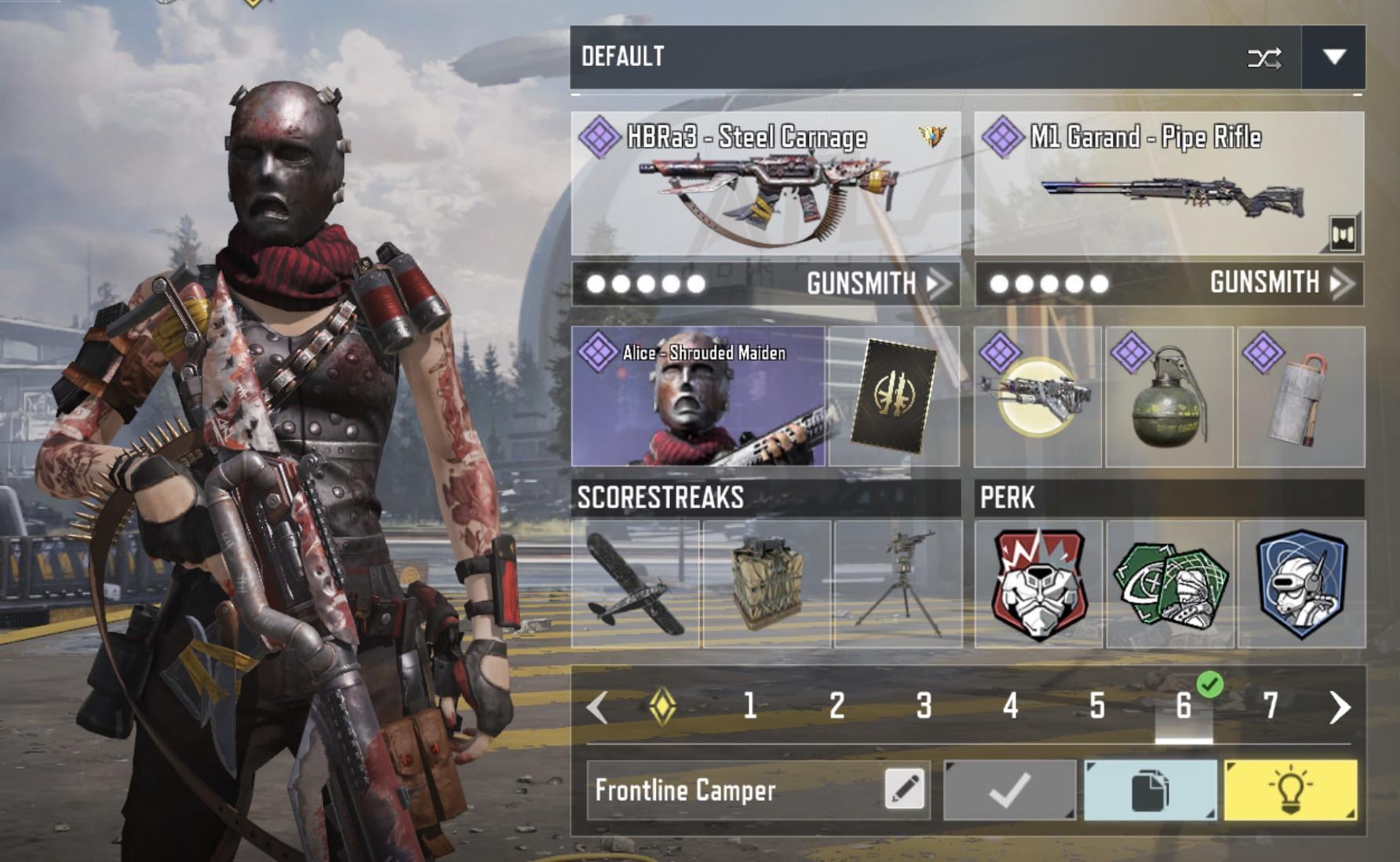Select the sentry gun scorestreak slot
Viewport: 1400px width, 862px height.
899,584
